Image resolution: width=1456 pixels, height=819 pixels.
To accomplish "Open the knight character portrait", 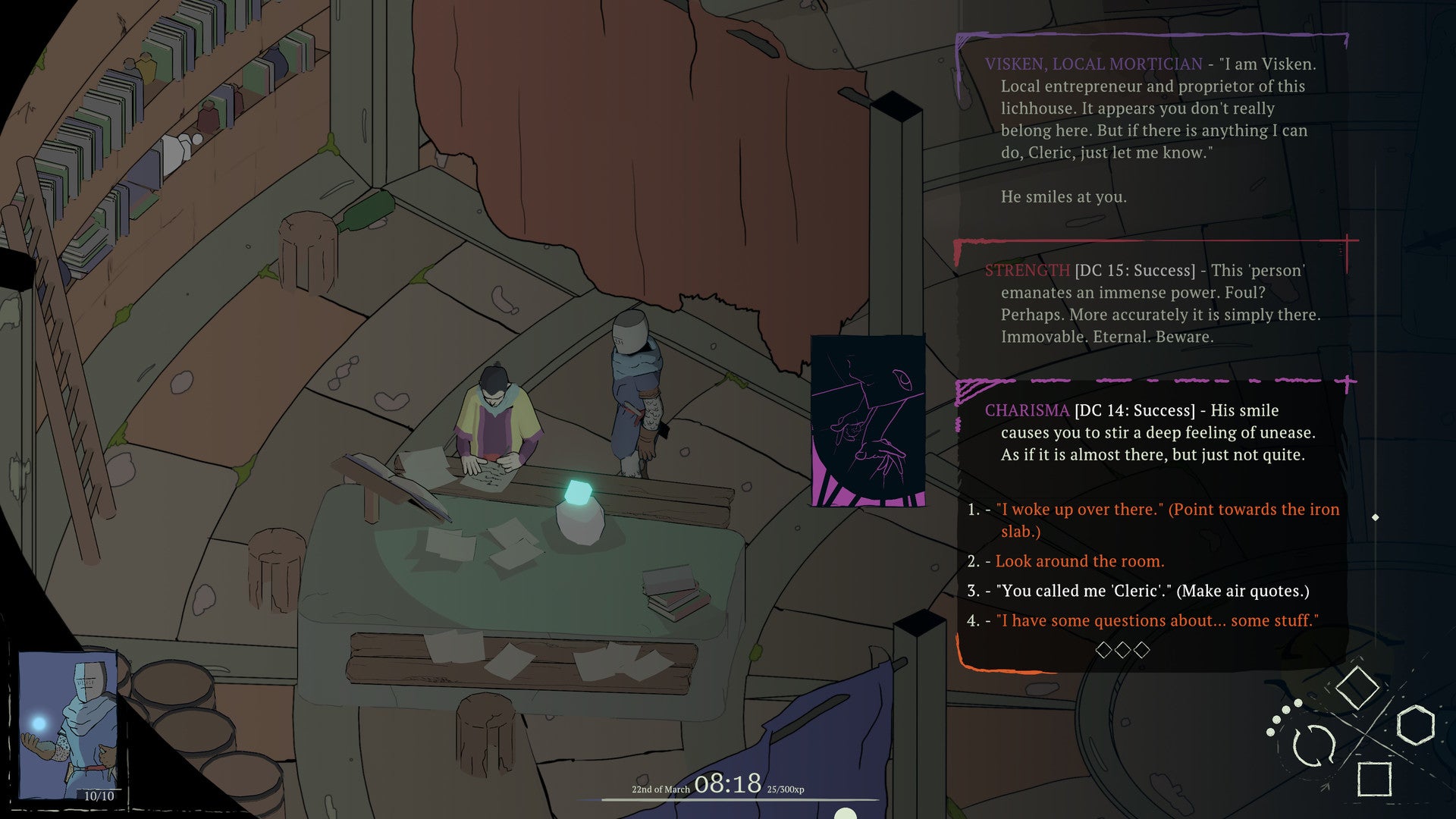I will pyautogui.click(x=68, y=724).
